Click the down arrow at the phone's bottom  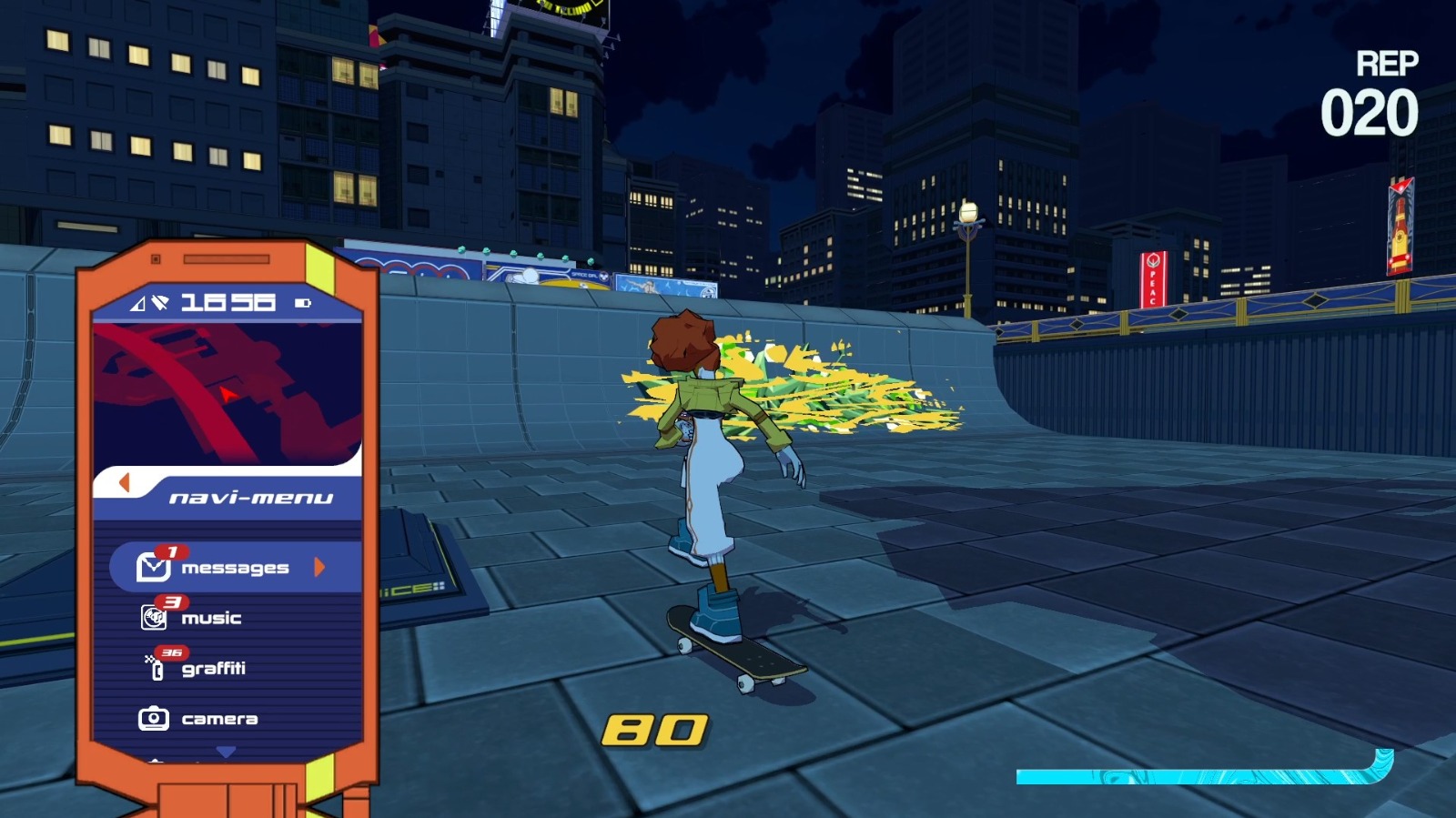pos(224,752)
